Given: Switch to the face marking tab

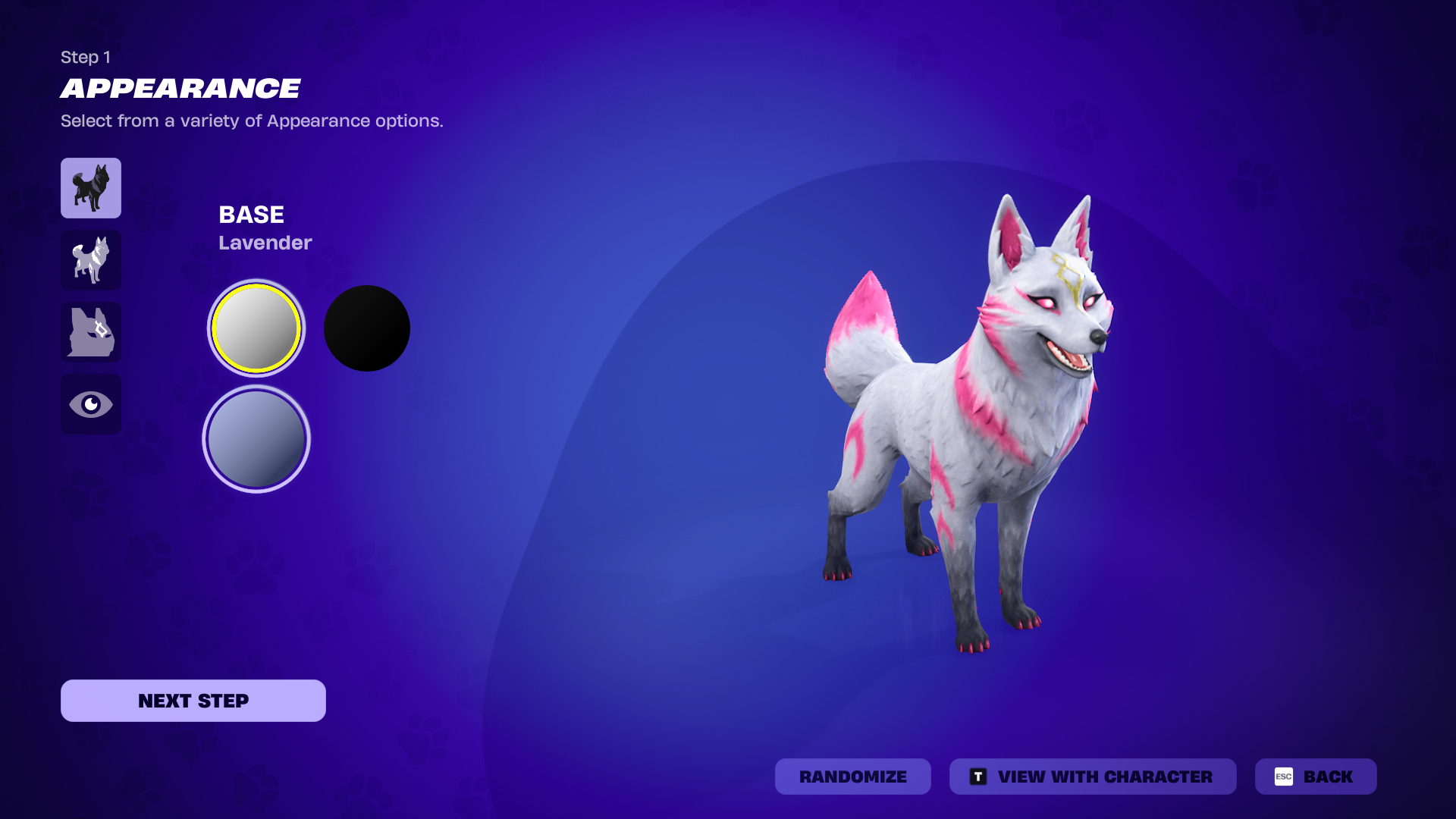Looking at the screenshot, I should tap(91, 332).
